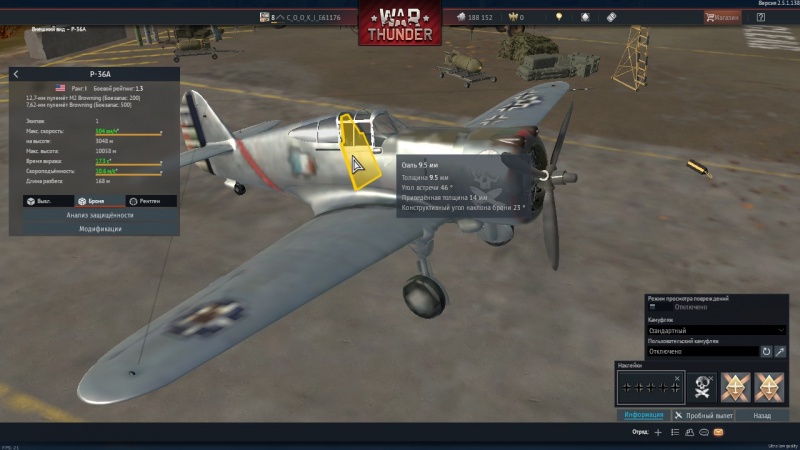Screen dimensions: 800x450
Task: Switch to the Информация tab
Action: tap(643, 414)
